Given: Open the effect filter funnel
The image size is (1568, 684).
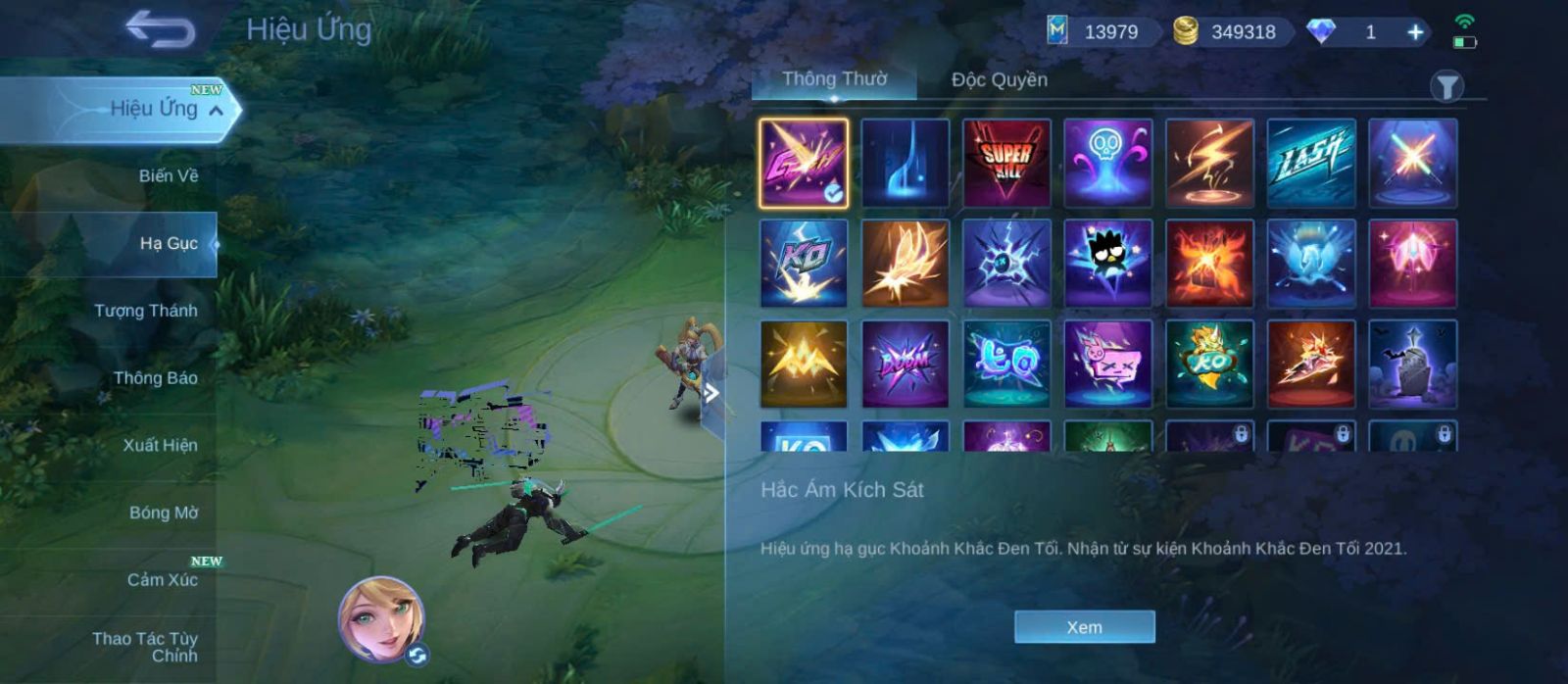Looking at the screenshot, I should [x=1446, y=86].
